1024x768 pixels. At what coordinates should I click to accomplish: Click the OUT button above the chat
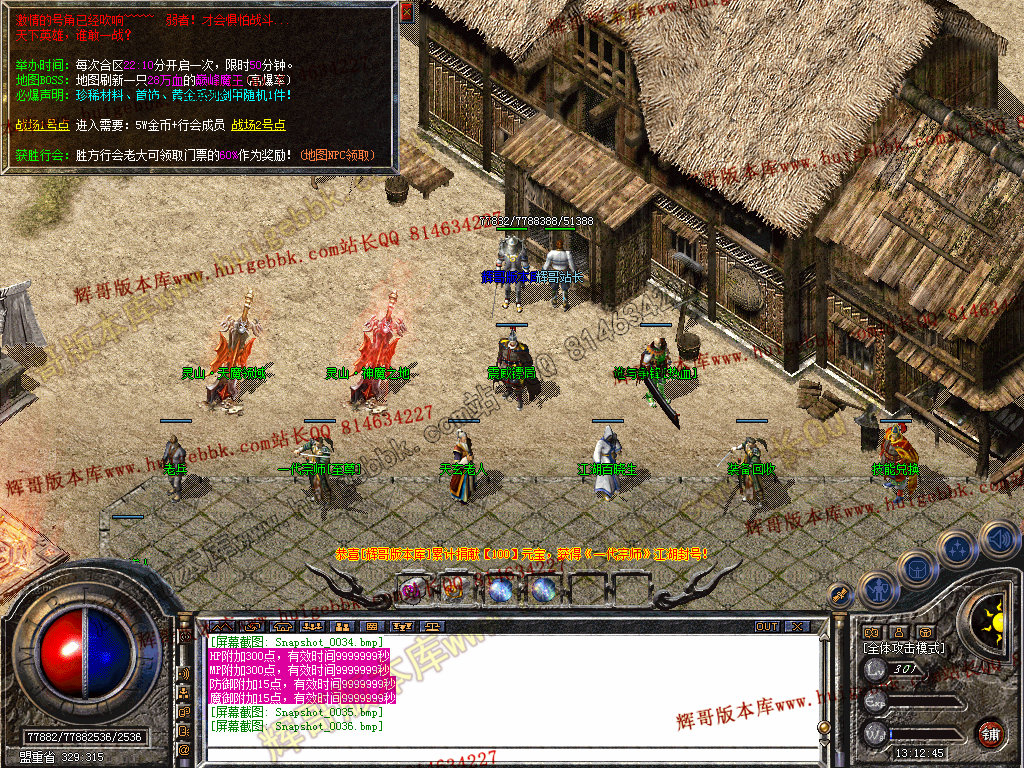pyautogui.click(x=767, y=627)
